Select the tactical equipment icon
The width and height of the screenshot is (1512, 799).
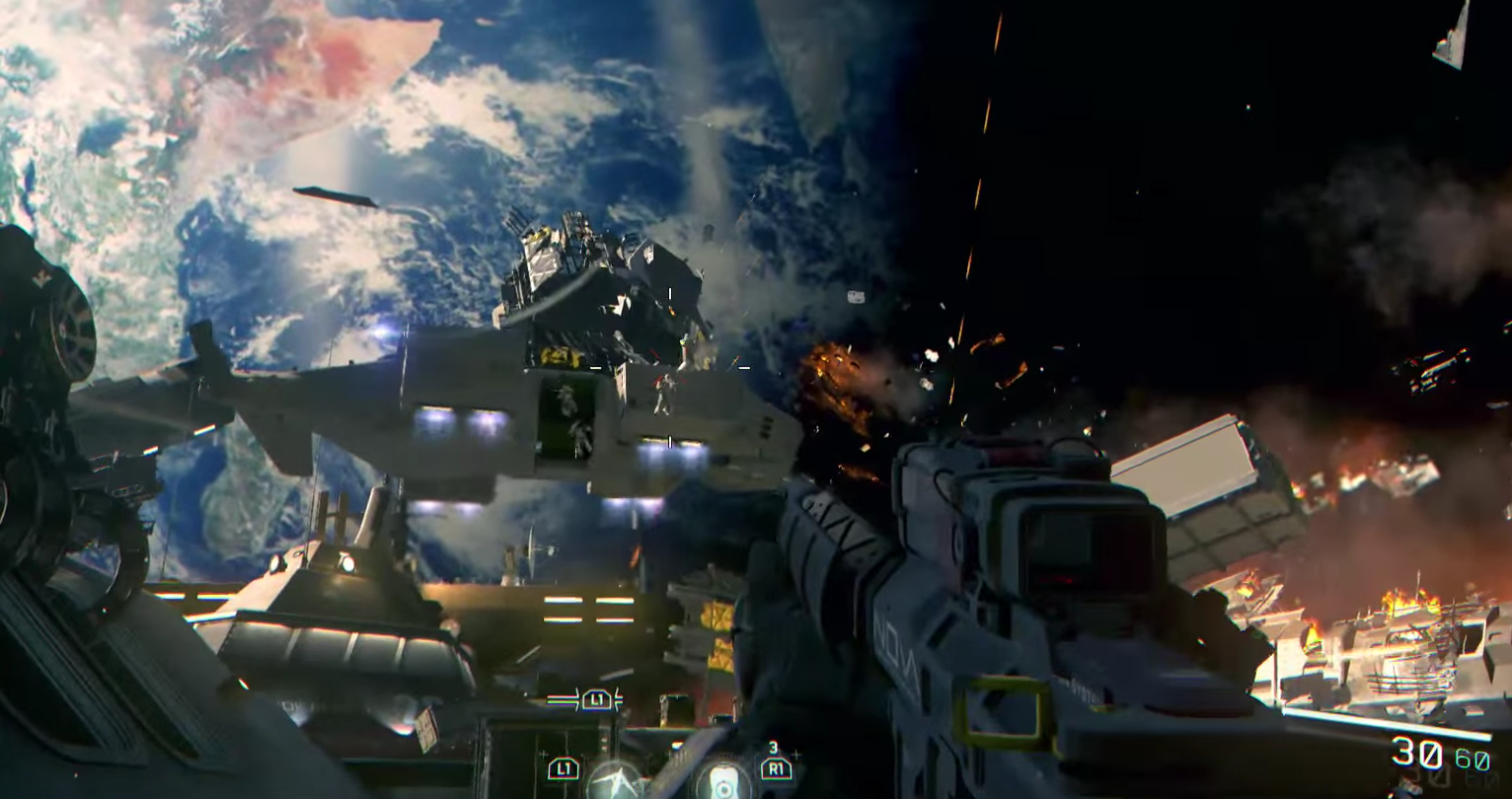tap(615, 781)
